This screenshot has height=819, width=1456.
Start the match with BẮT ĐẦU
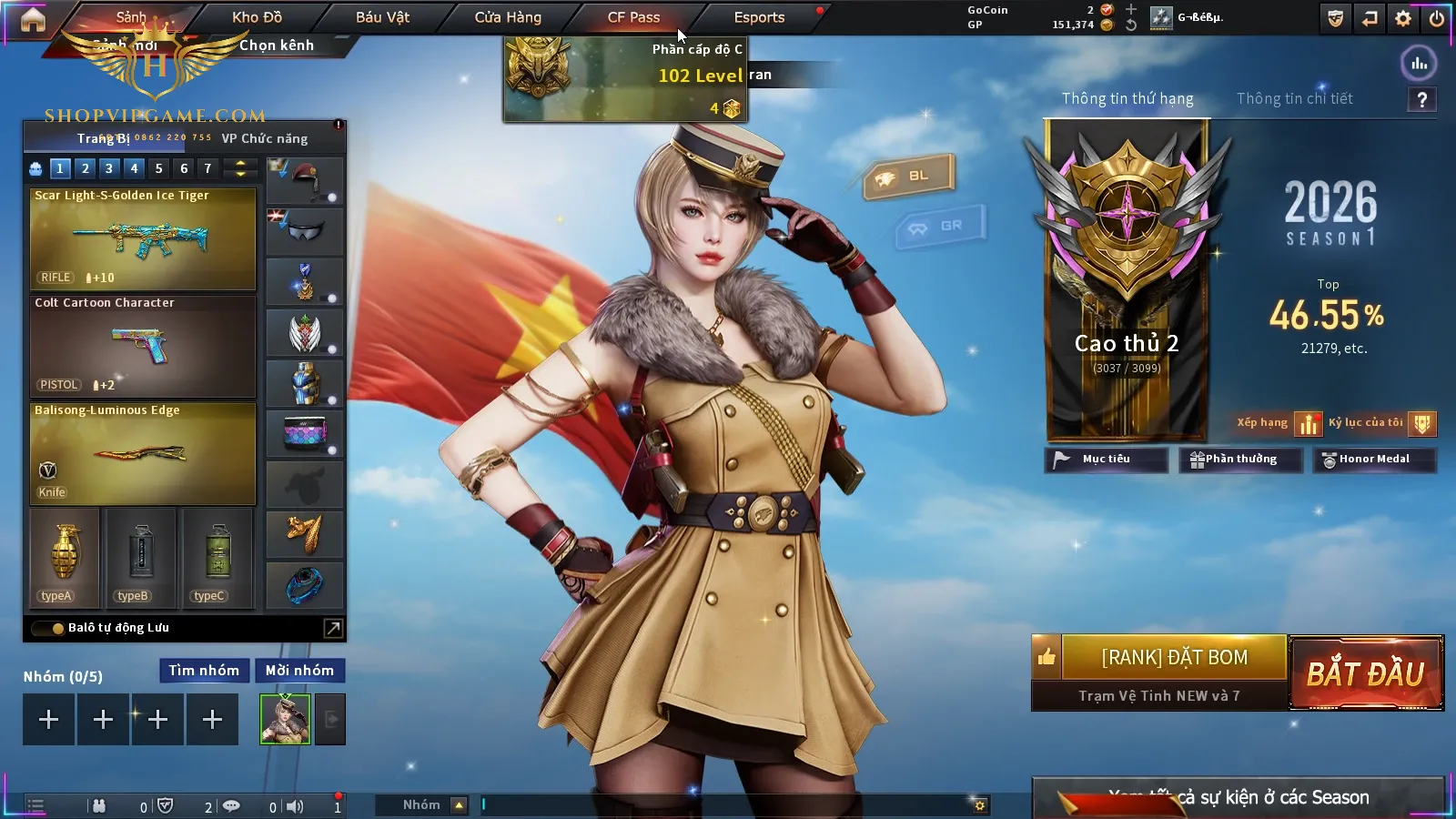(1365, 673)
